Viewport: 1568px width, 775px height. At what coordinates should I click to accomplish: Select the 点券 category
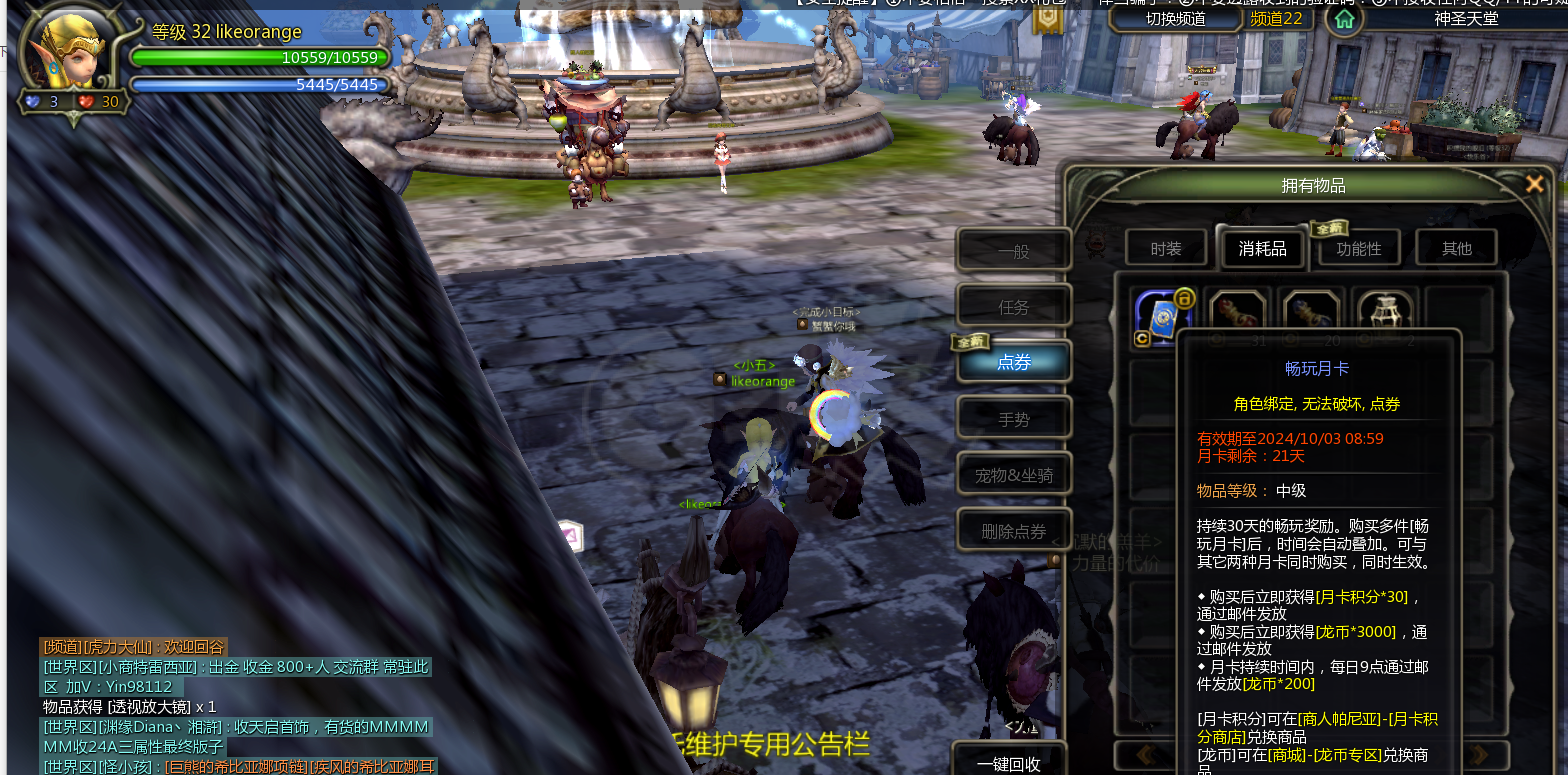point(1013,362)
